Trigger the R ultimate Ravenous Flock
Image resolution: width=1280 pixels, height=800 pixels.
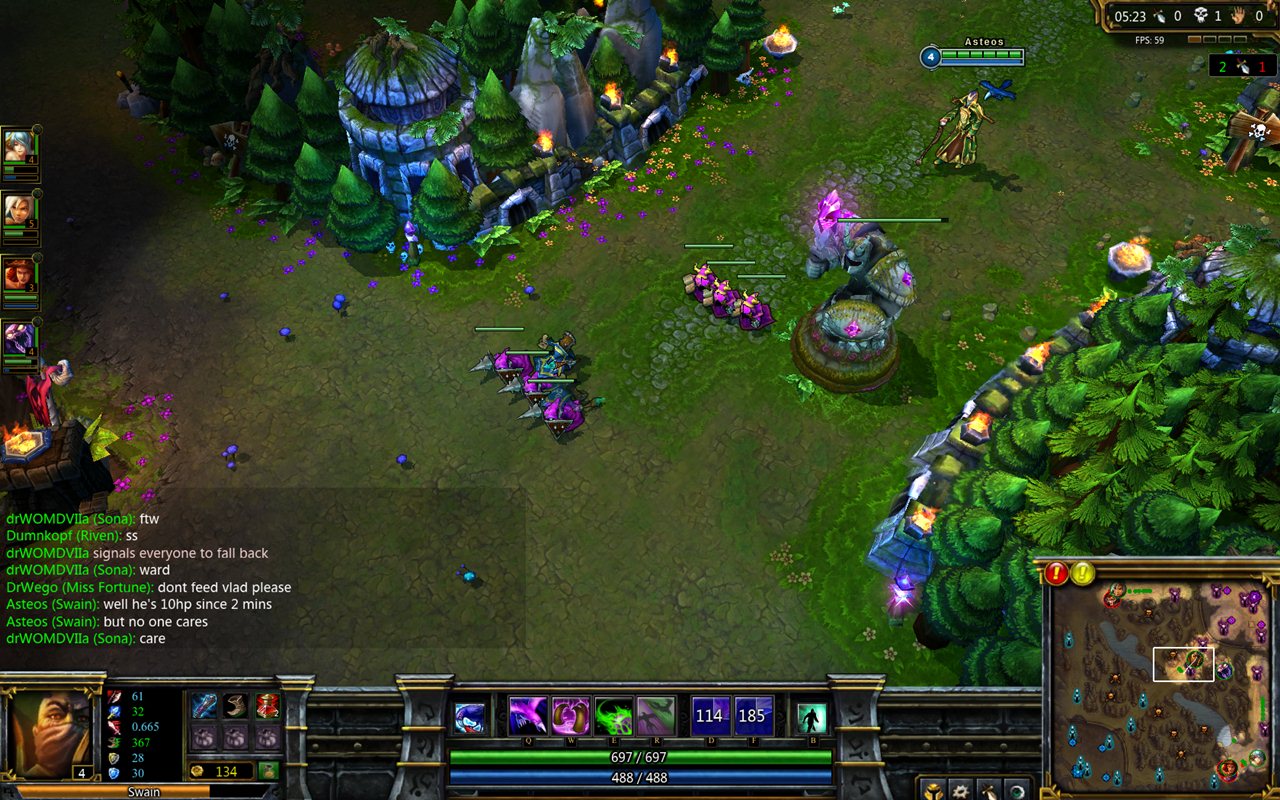coord(656,715)
